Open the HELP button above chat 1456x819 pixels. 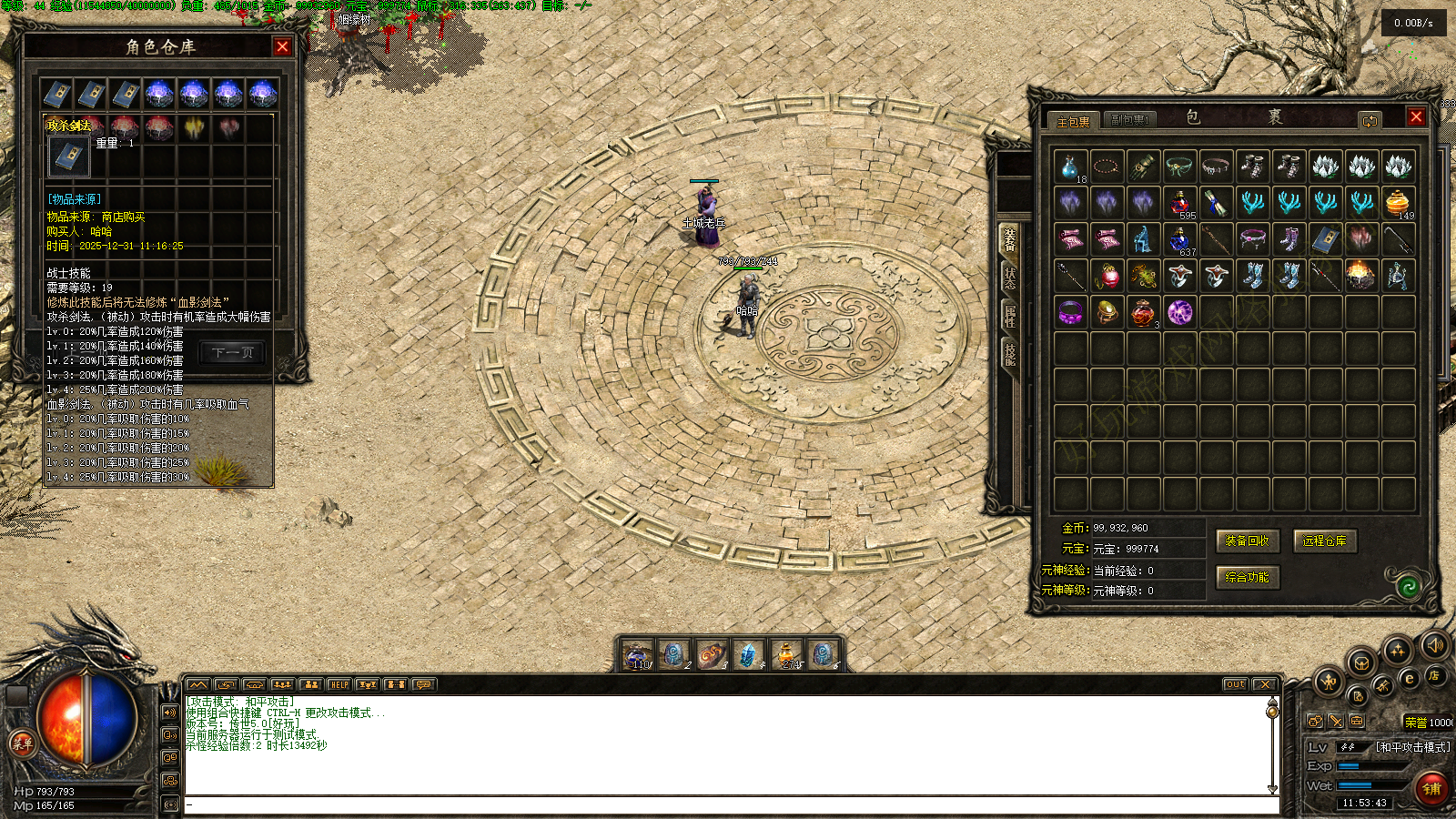coord(339,684)
